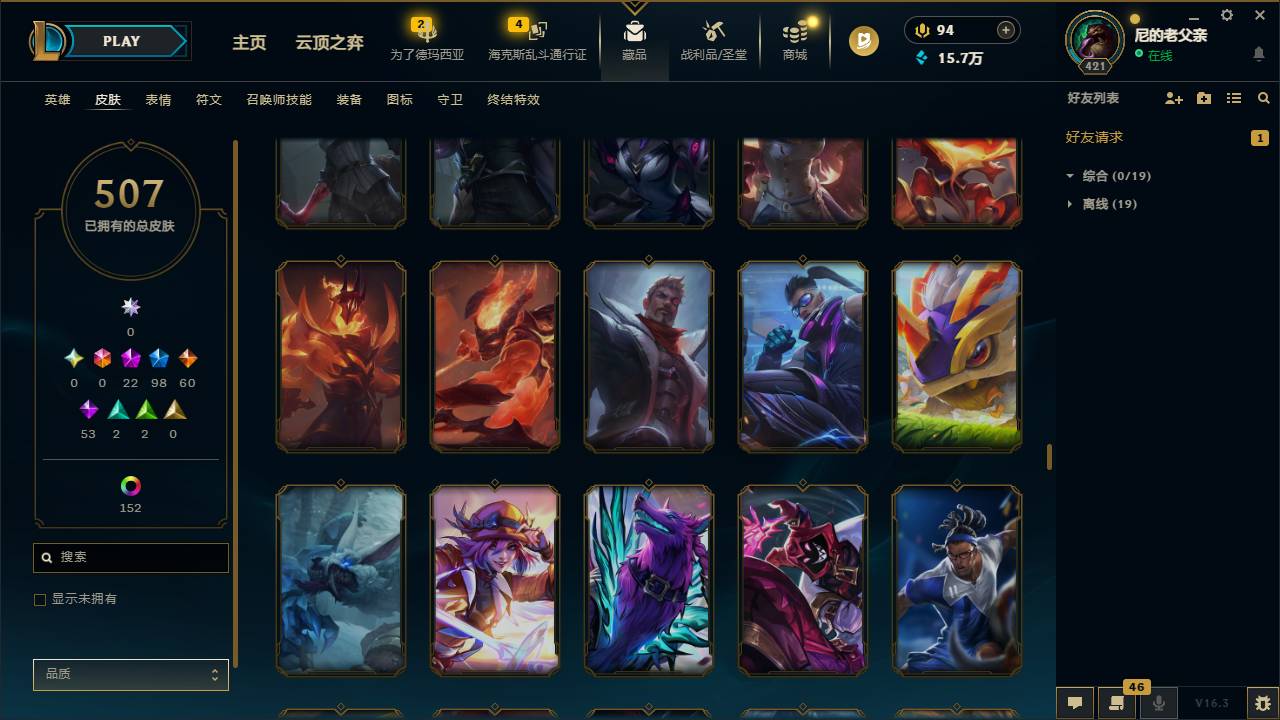Collapse the 综合 (0/19) friends group
This screenshot has width=1280, height=720.
pos(1071,175)
